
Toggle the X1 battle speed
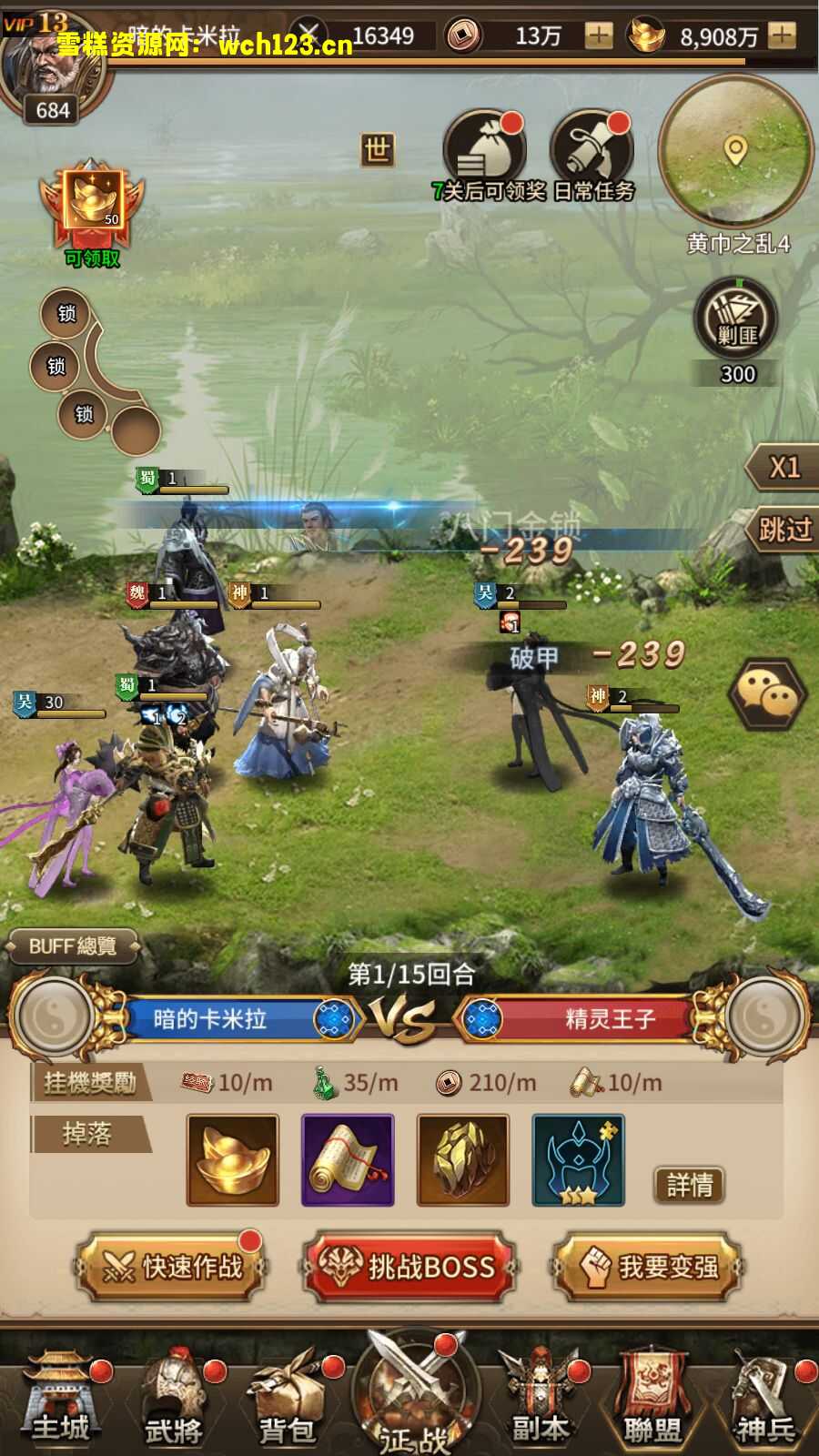click(x=783, y=468)
